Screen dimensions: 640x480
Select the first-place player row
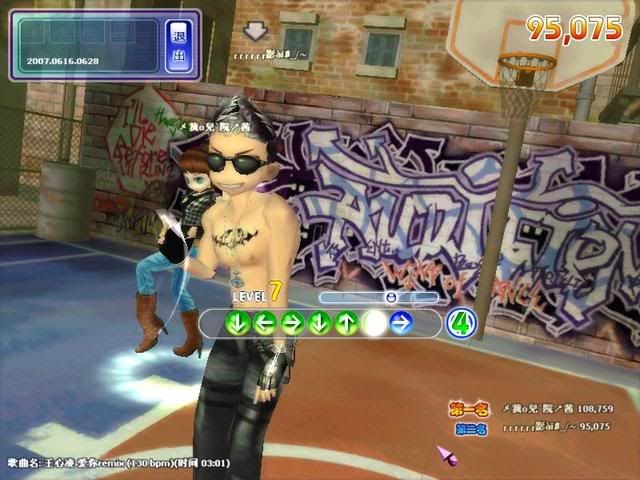click(529, 409)
